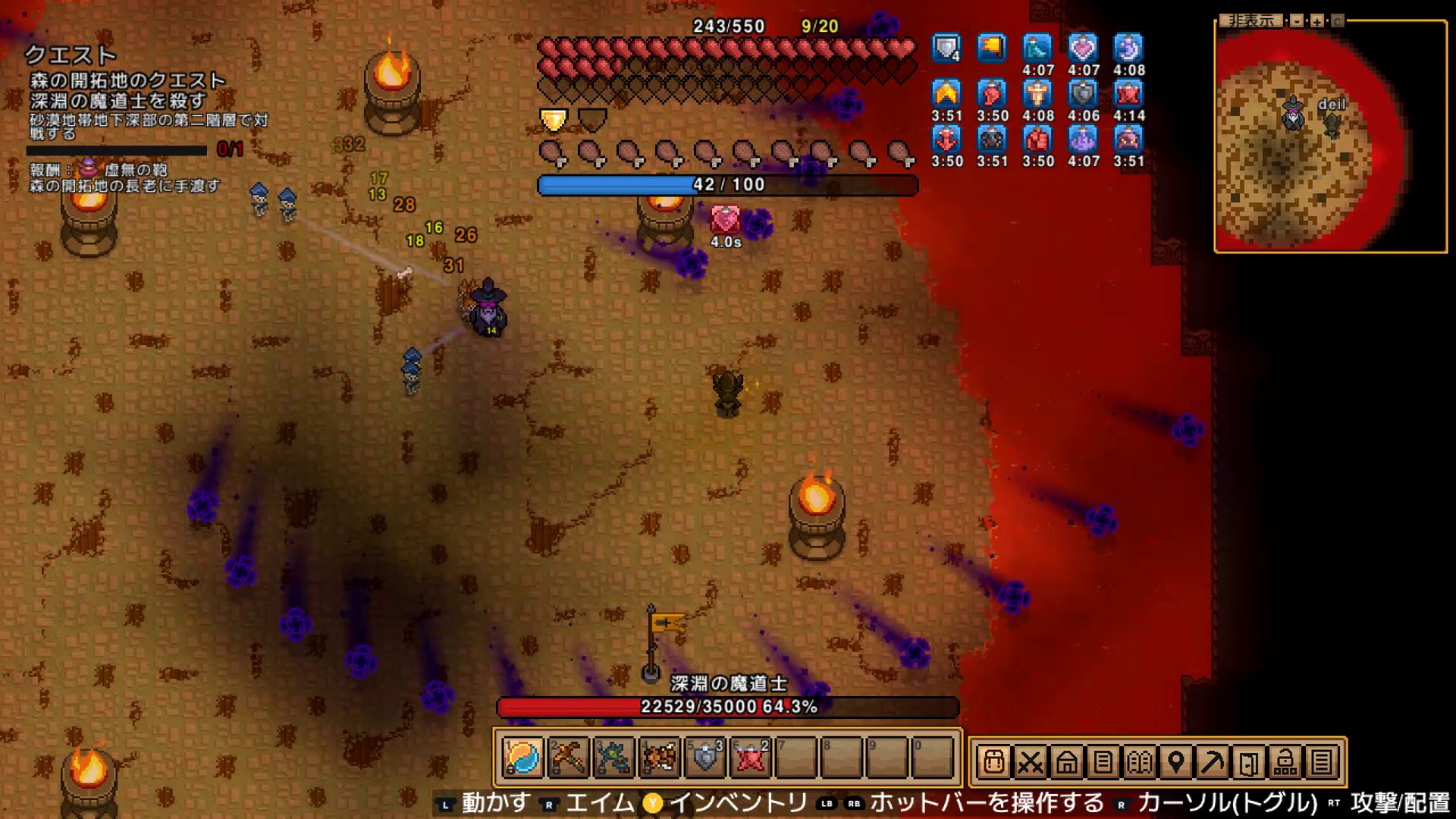
Task: Click the silver shield armor buff icon
Action: (946, 49)
